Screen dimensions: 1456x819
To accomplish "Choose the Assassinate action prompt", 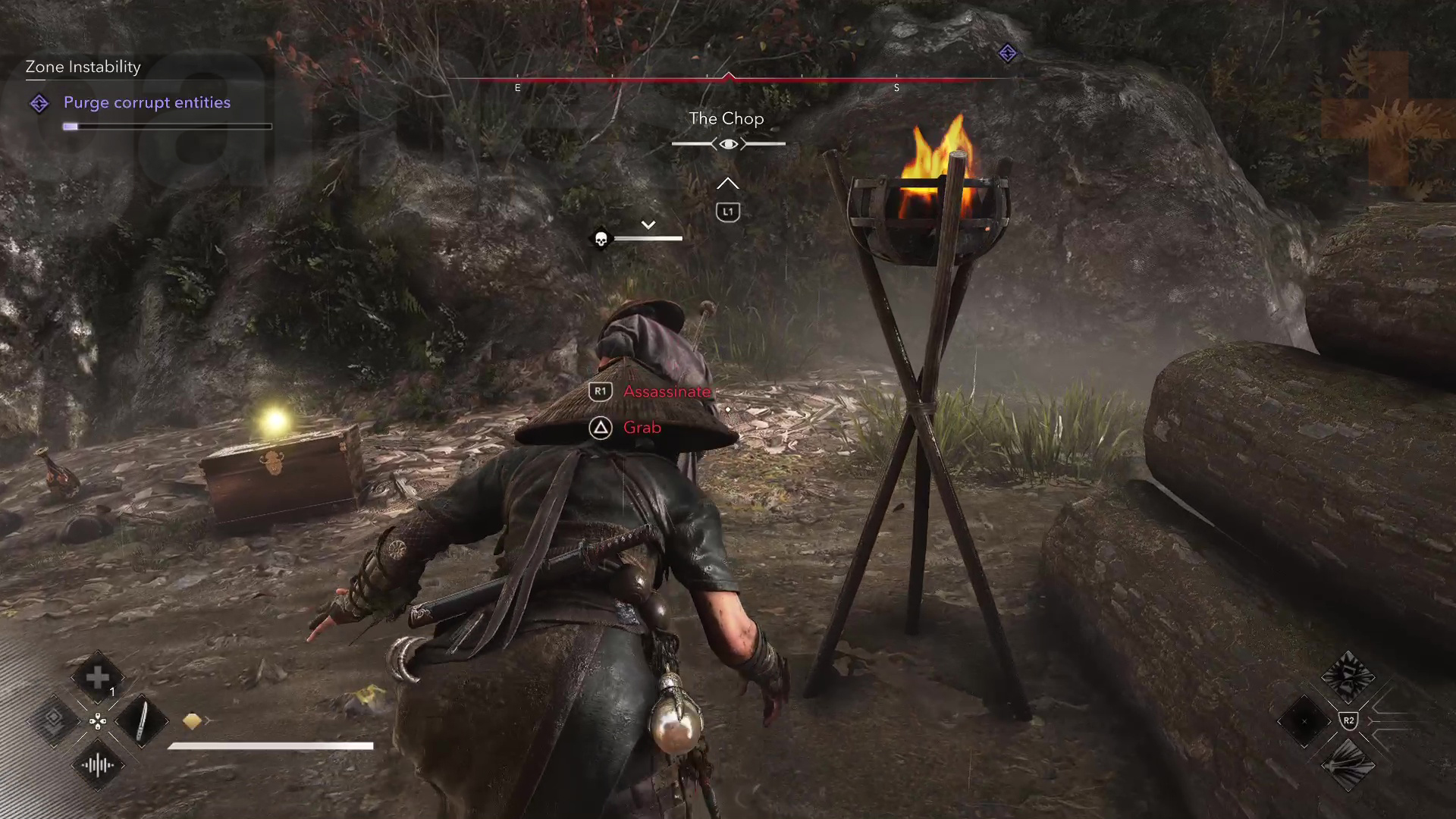I will [x=666, y=391].
